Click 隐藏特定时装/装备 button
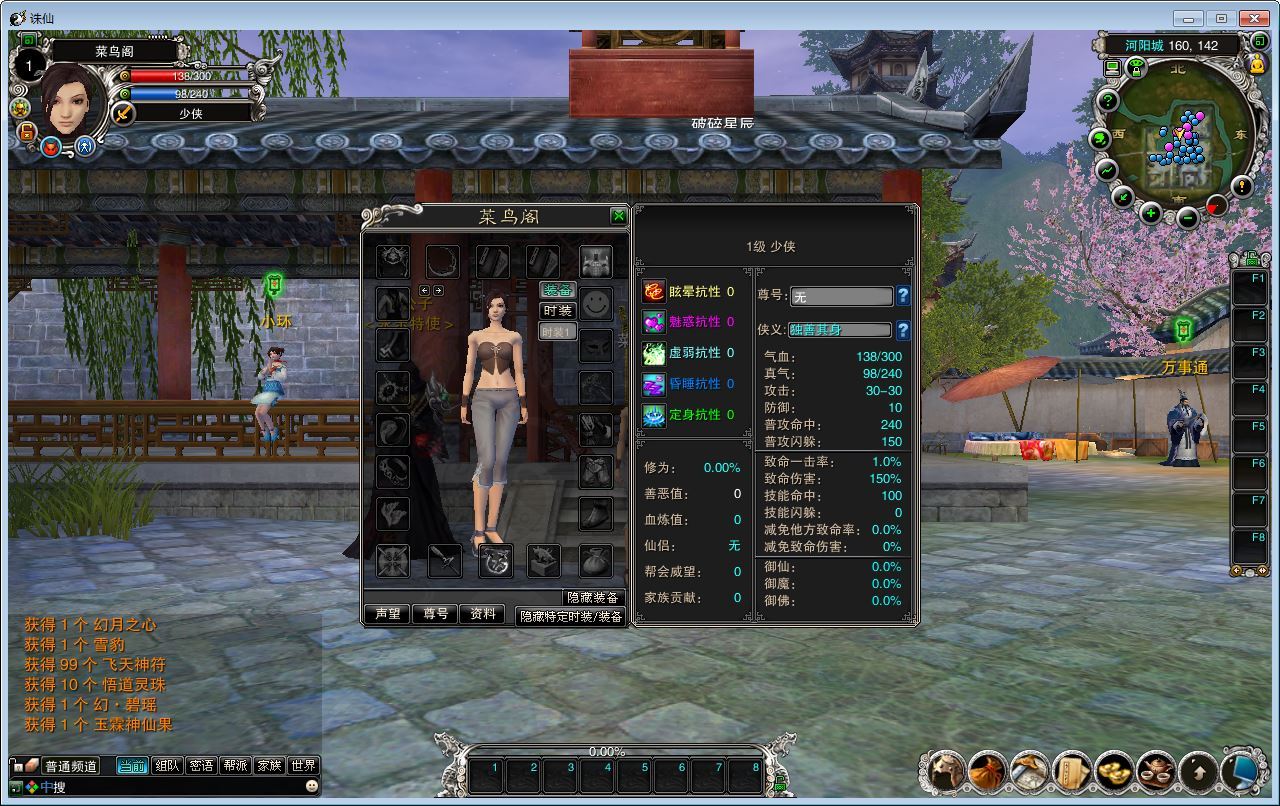The image size is (1280, 806). tap(570, 617)
